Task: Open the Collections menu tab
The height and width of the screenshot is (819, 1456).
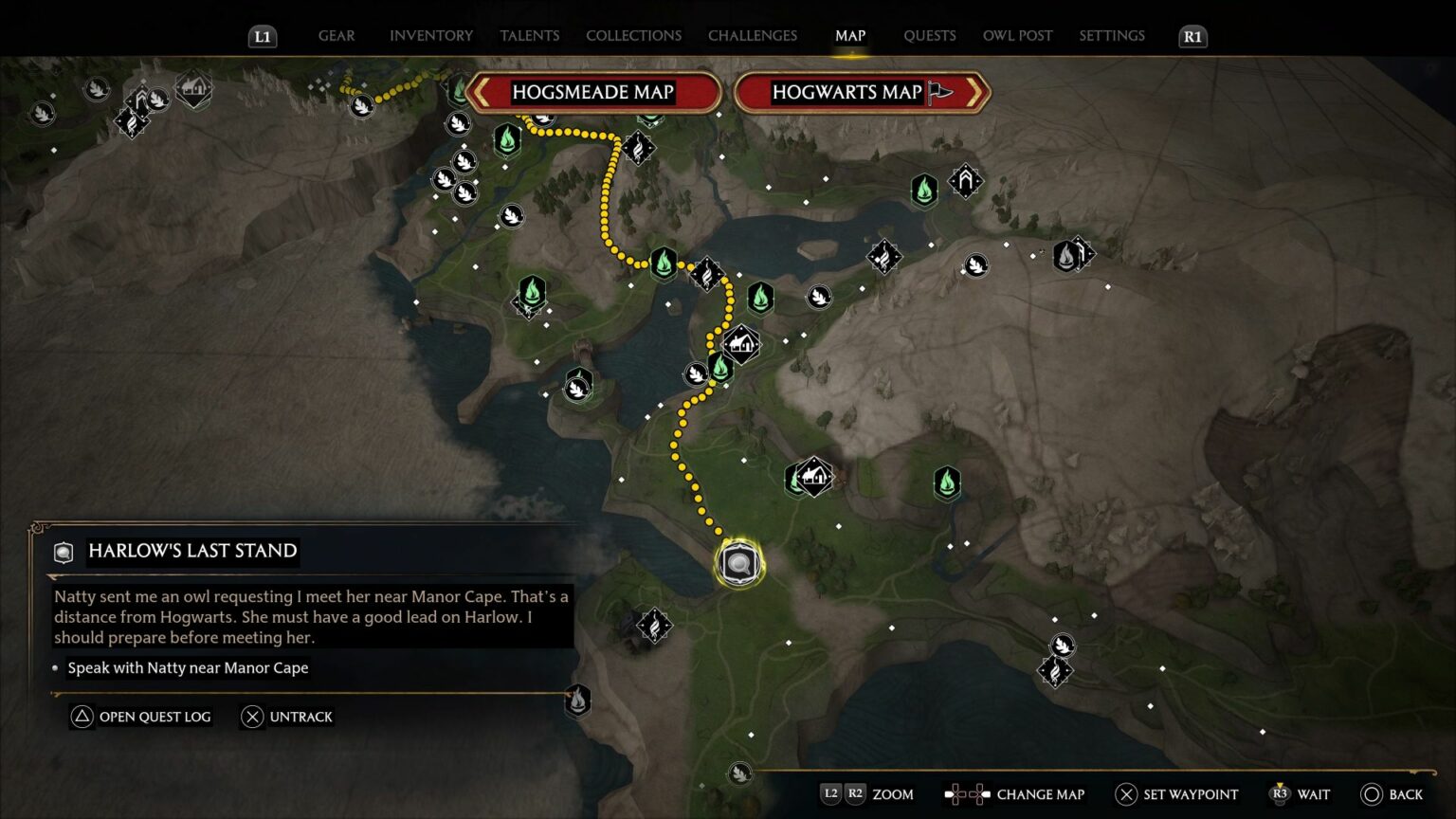Action: pos(632,35)
